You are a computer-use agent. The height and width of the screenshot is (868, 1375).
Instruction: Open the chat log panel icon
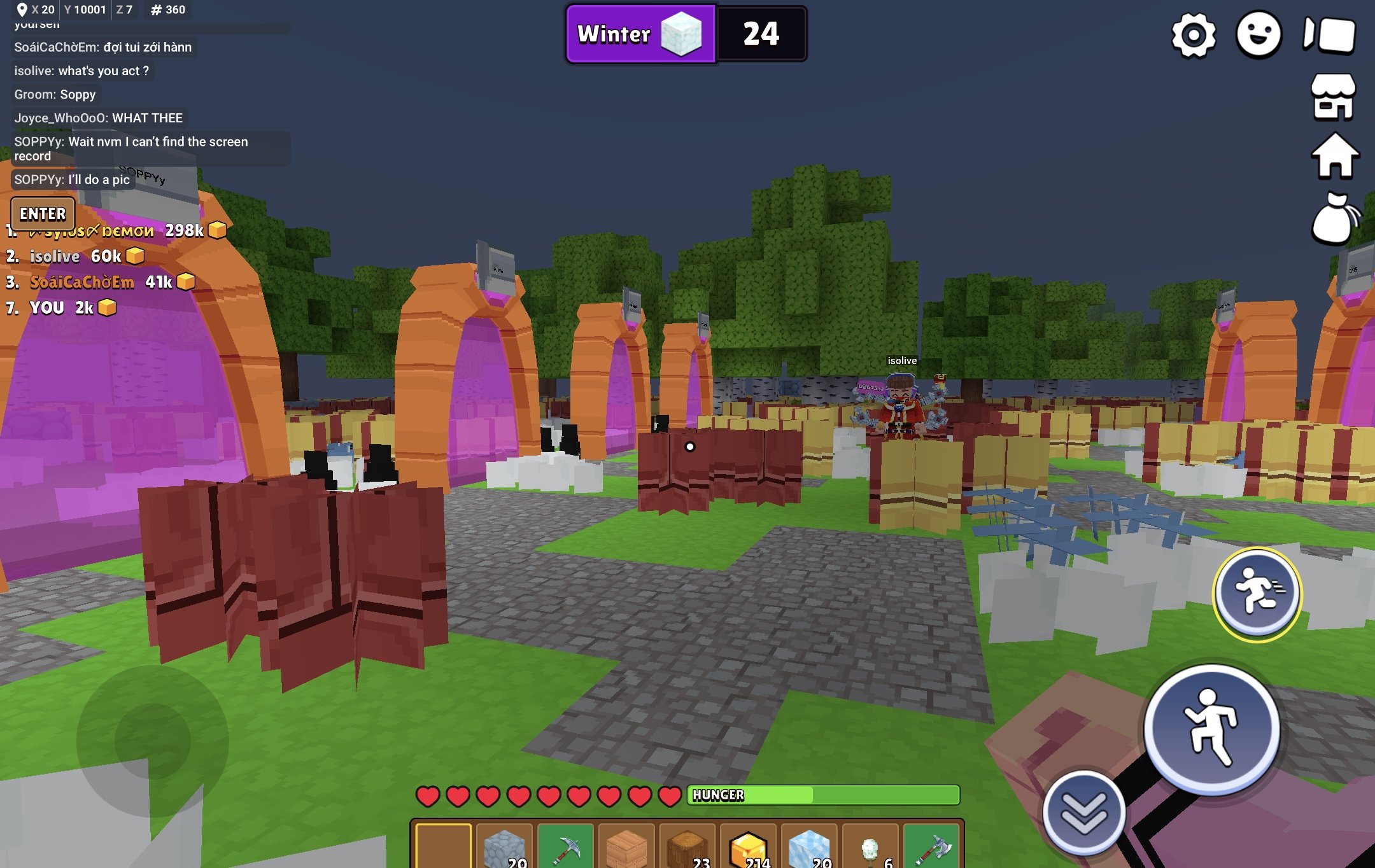pos(1329,35)
